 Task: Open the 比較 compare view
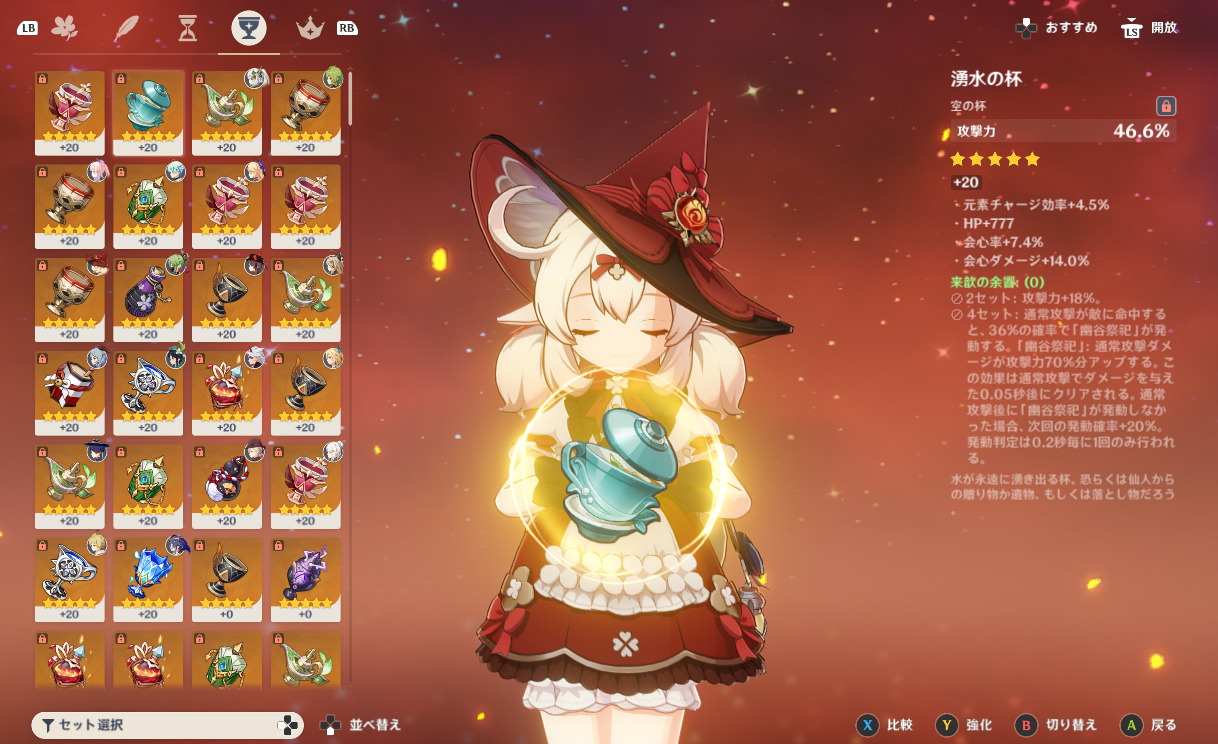[886, 725]
